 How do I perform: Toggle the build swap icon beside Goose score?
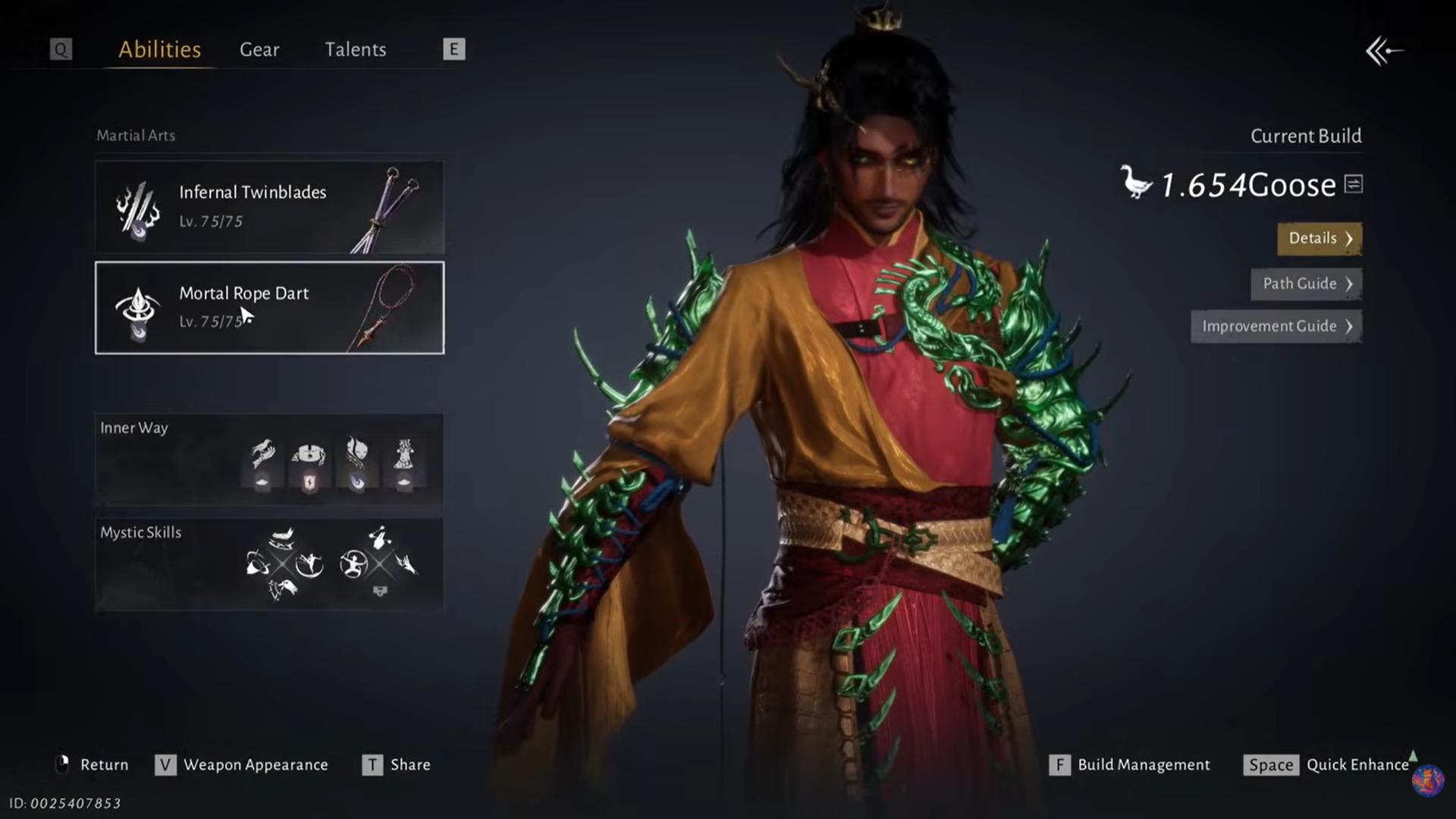(x=1354, y=184)
